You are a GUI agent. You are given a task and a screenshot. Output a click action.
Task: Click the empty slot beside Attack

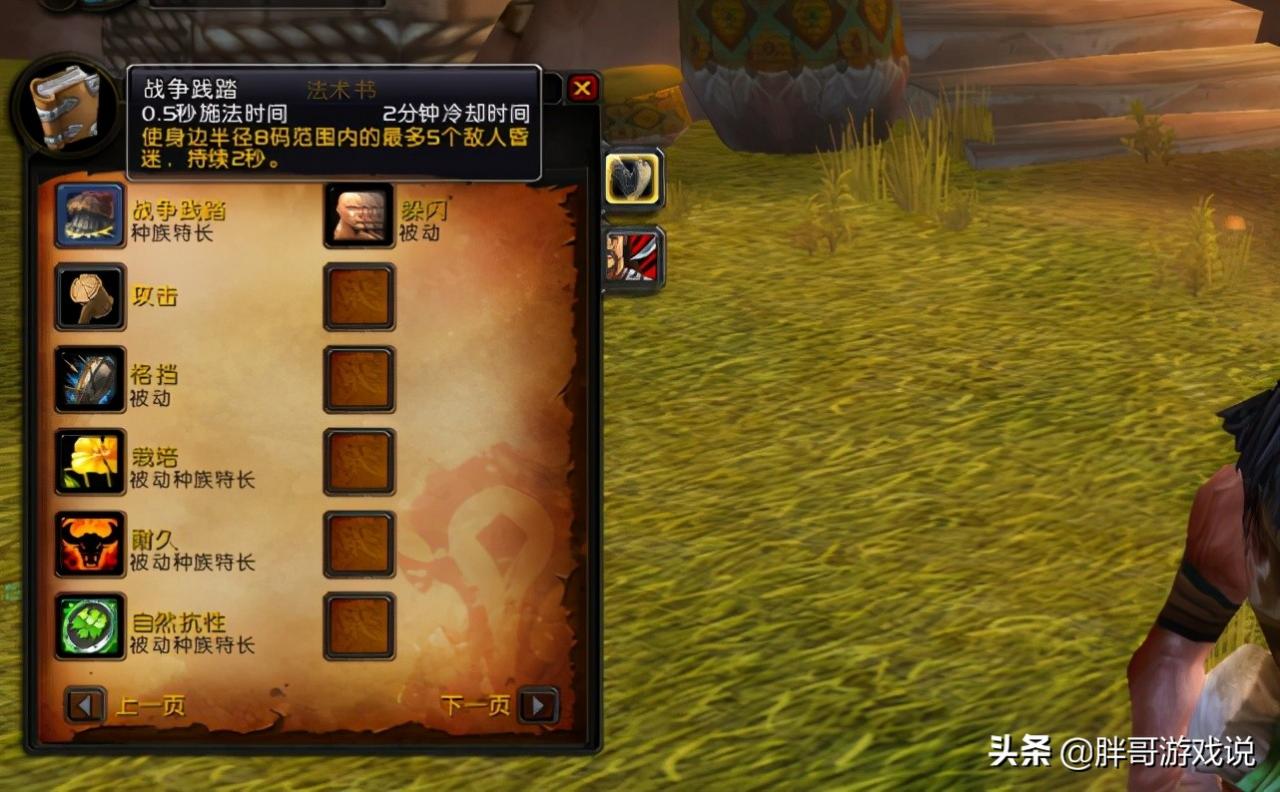pos(357,297)
